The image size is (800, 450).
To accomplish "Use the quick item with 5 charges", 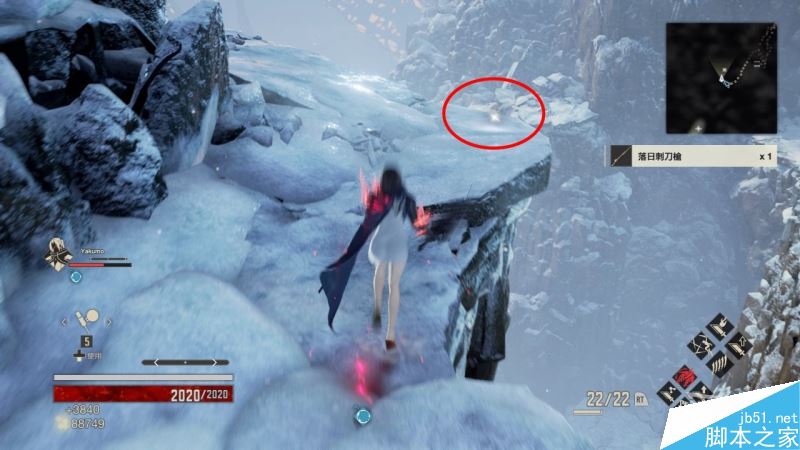I will point(89,320).
